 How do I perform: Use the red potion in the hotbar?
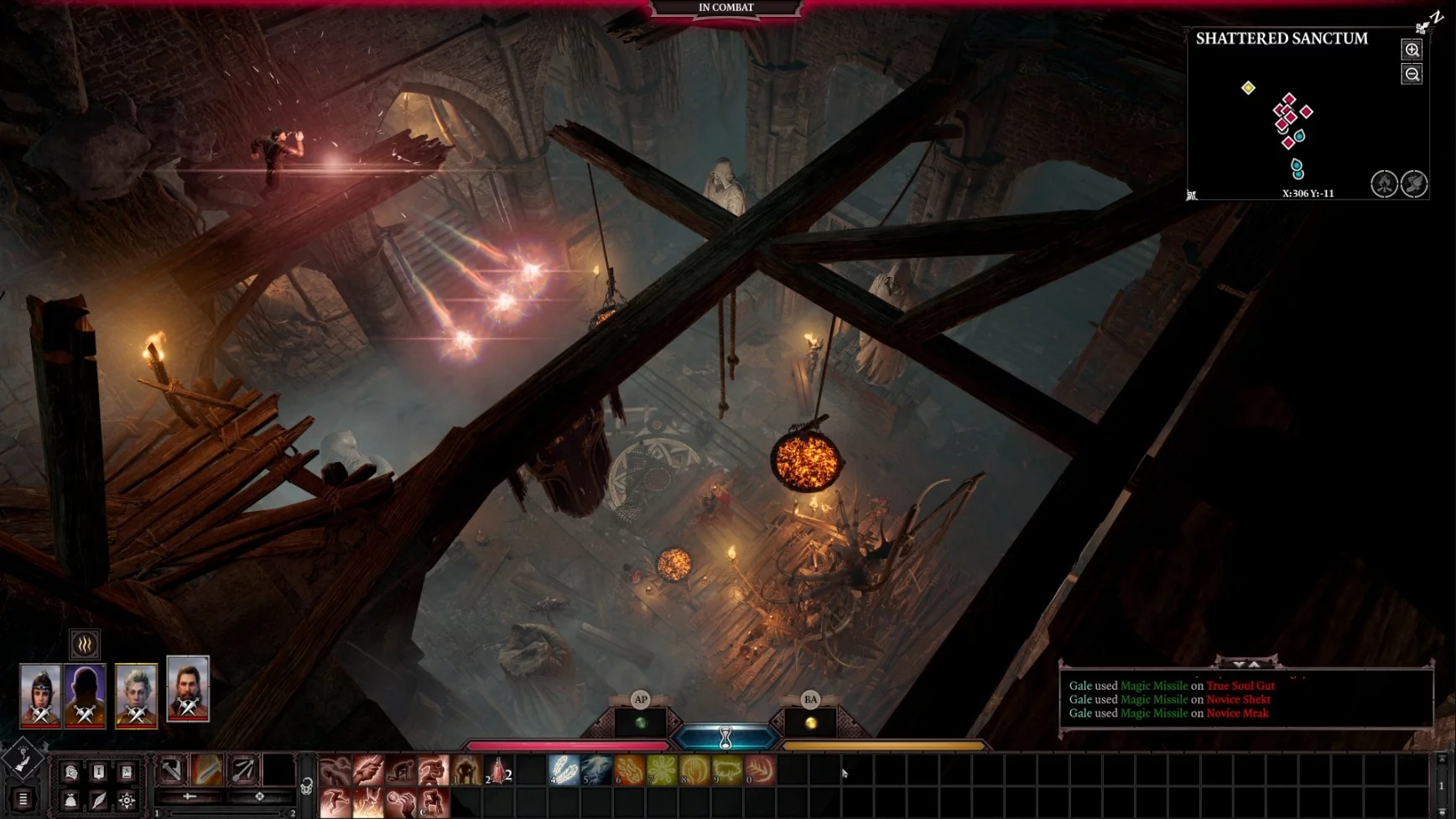[498, 770]
